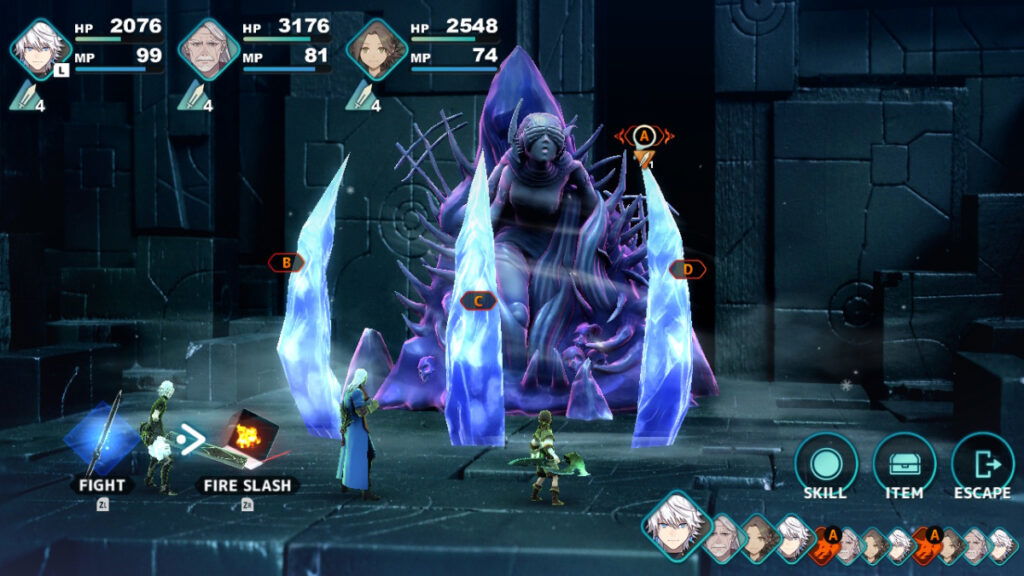
Task: Select the white-haired leader portrait
Action: (41, 48)
